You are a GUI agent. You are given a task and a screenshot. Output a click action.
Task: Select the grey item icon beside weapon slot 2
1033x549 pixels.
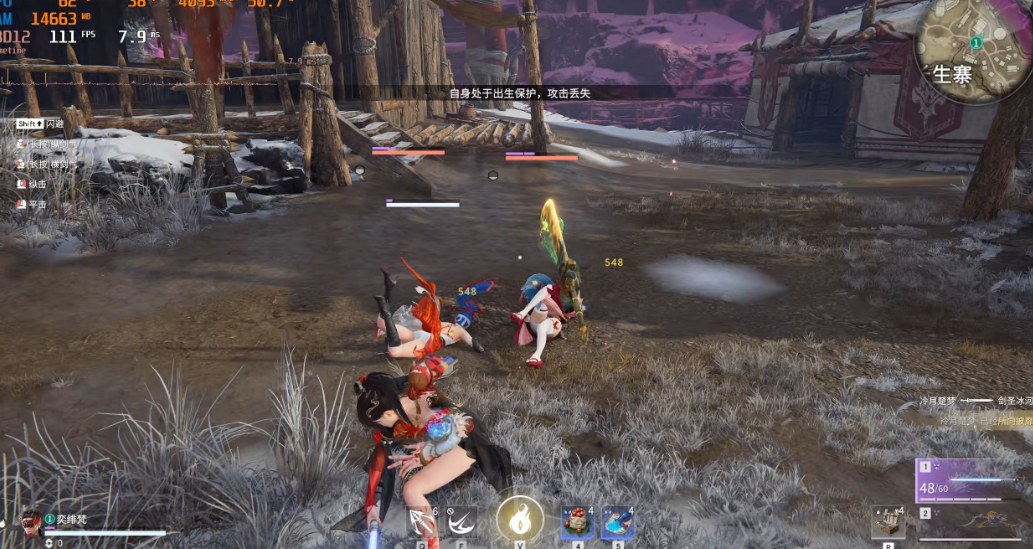pos(888,523)
